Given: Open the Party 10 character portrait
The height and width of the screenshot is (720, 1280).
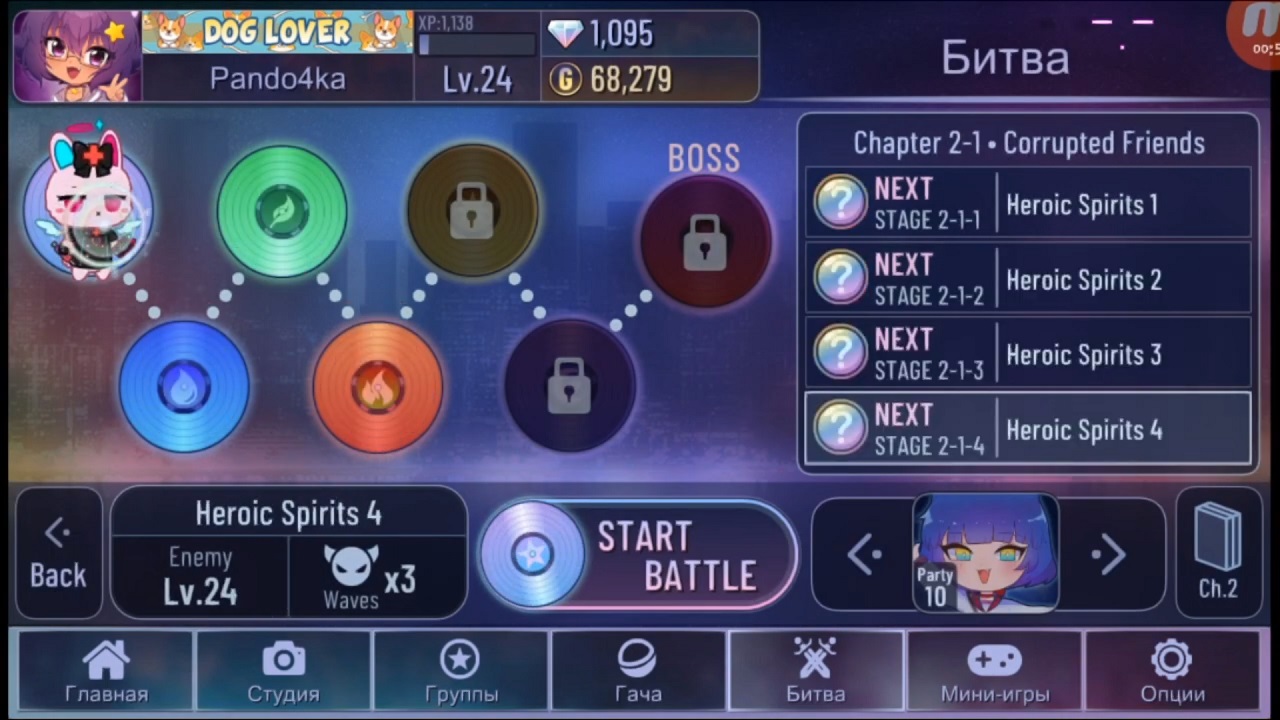Looking at the screenshot, I should tap(986, 553).
